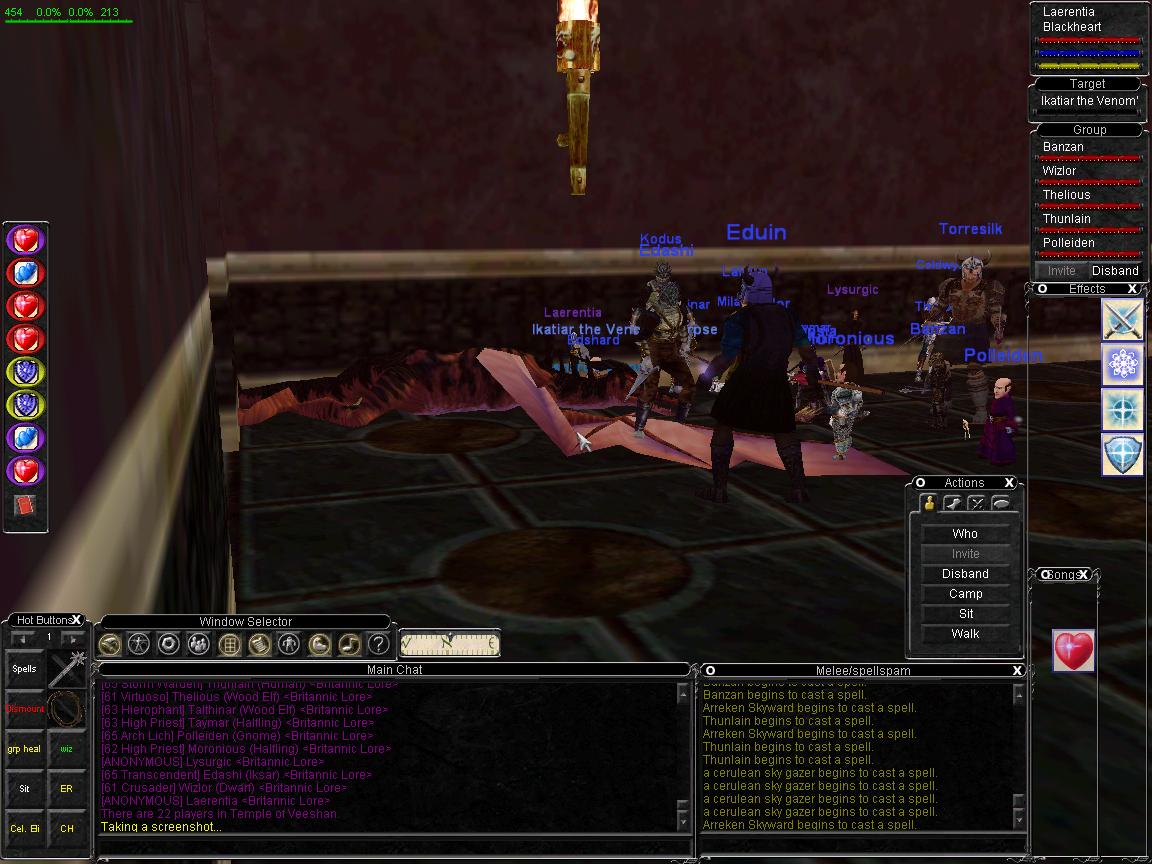
Task: Click the crossed swords buff icon
Action: point(1122,321)
